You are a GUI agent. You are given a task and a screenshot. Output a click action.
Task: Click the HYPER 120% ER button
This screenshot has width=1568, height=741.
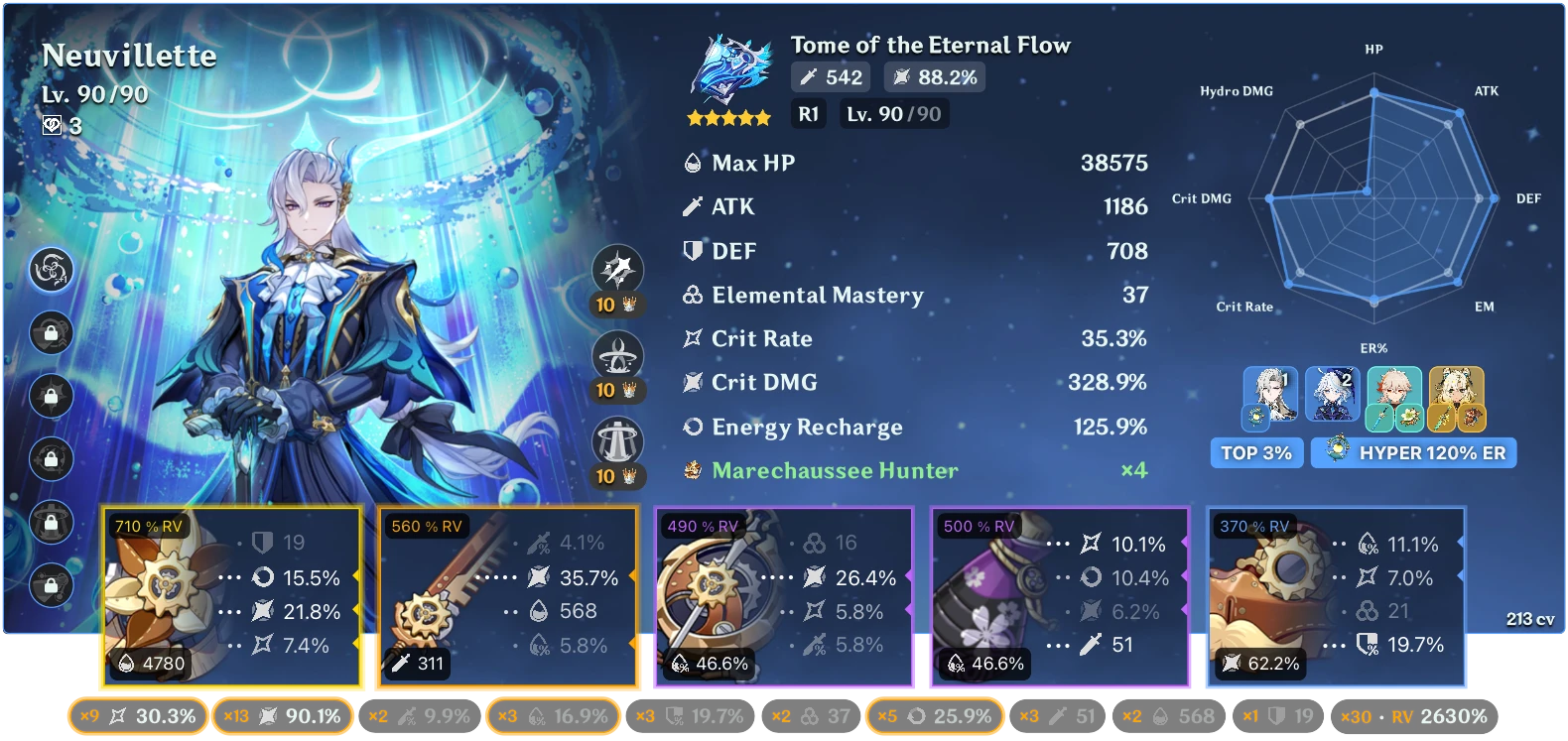point(1412,452)
